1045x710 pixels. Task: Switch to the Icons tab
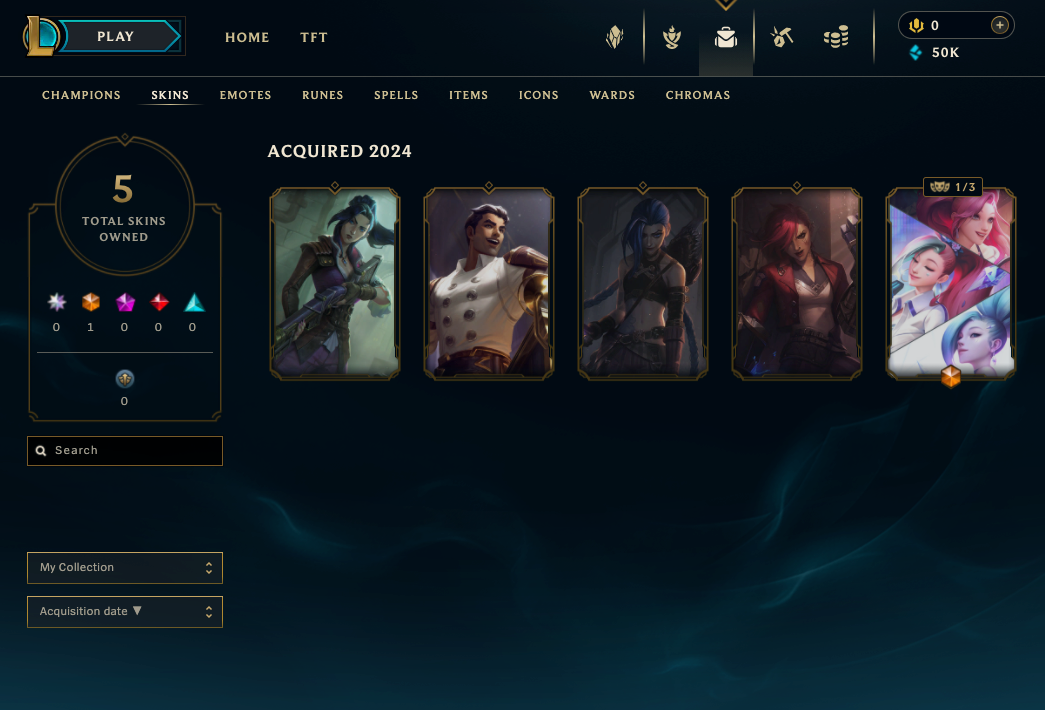(x=539, y=95)
